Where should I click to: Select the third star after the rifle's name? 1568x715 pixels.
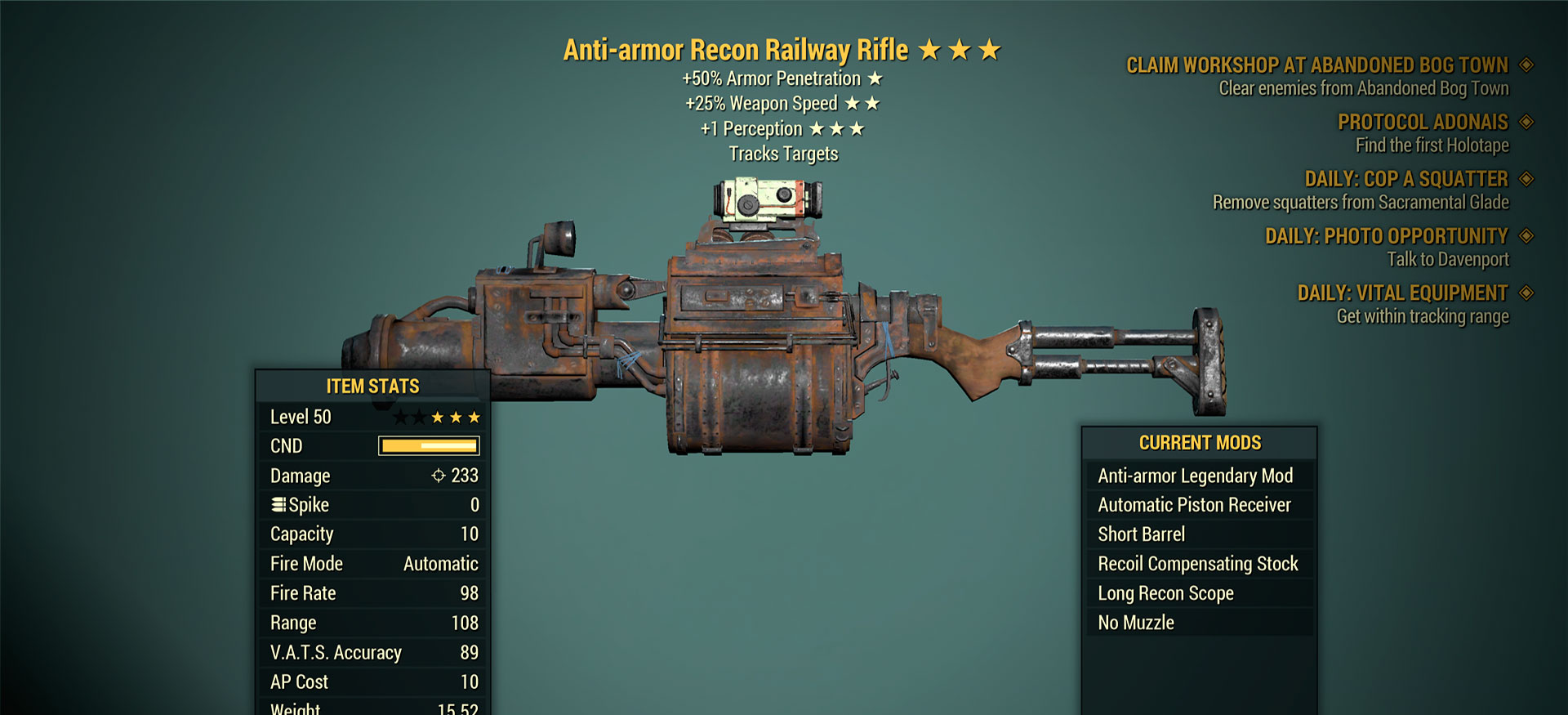(x=991, y=49)
